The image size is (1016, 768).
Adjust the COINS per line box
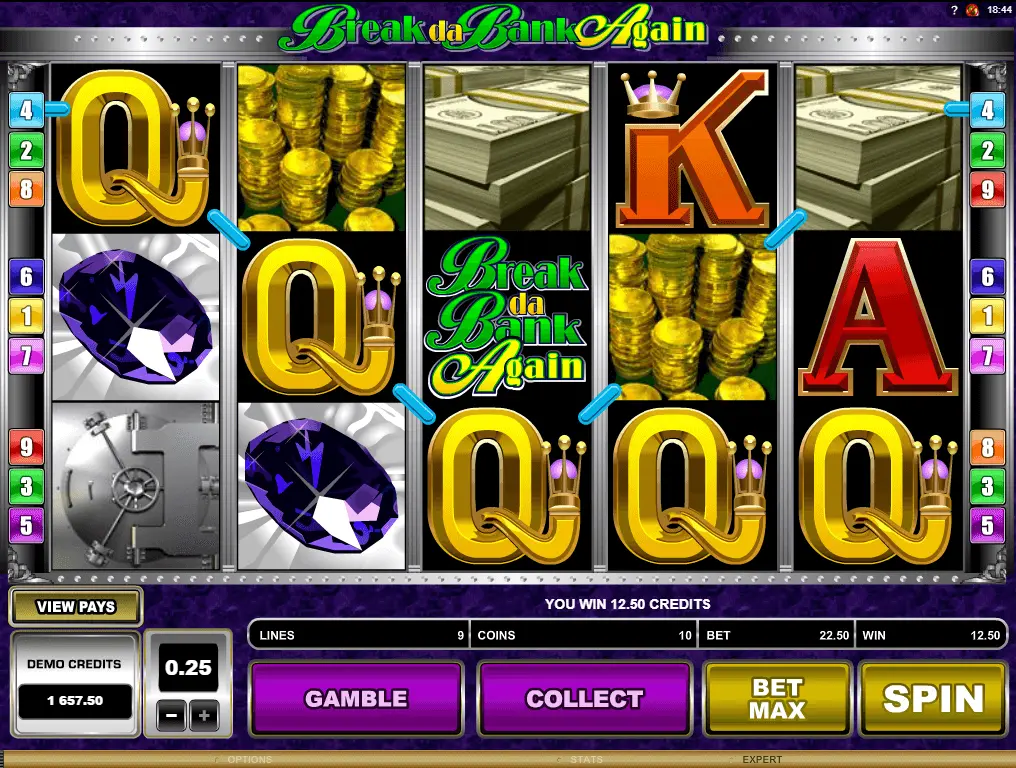(x=584, y=635)
